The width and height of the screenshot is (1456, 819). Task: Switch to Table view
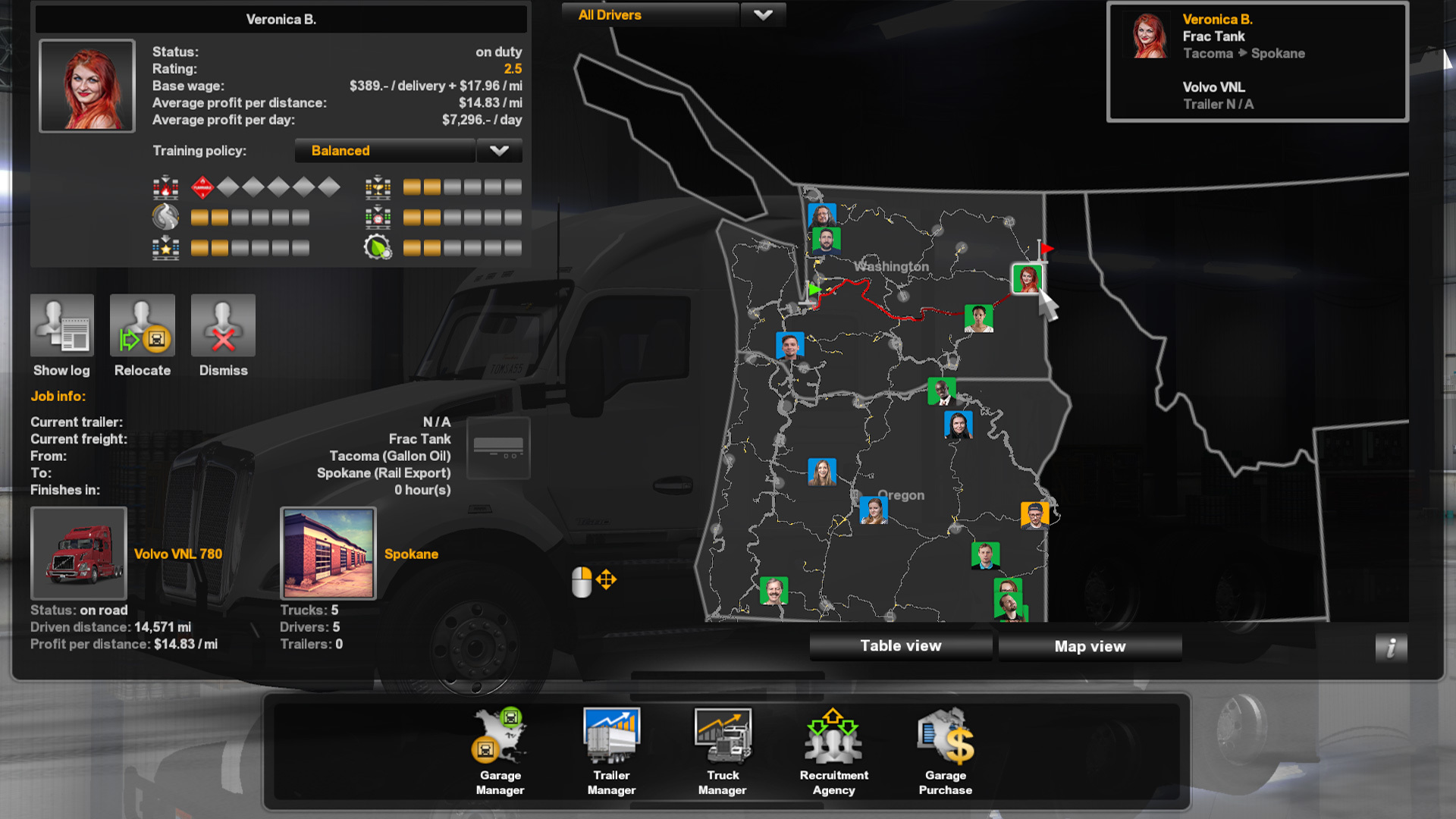[900, 646]
